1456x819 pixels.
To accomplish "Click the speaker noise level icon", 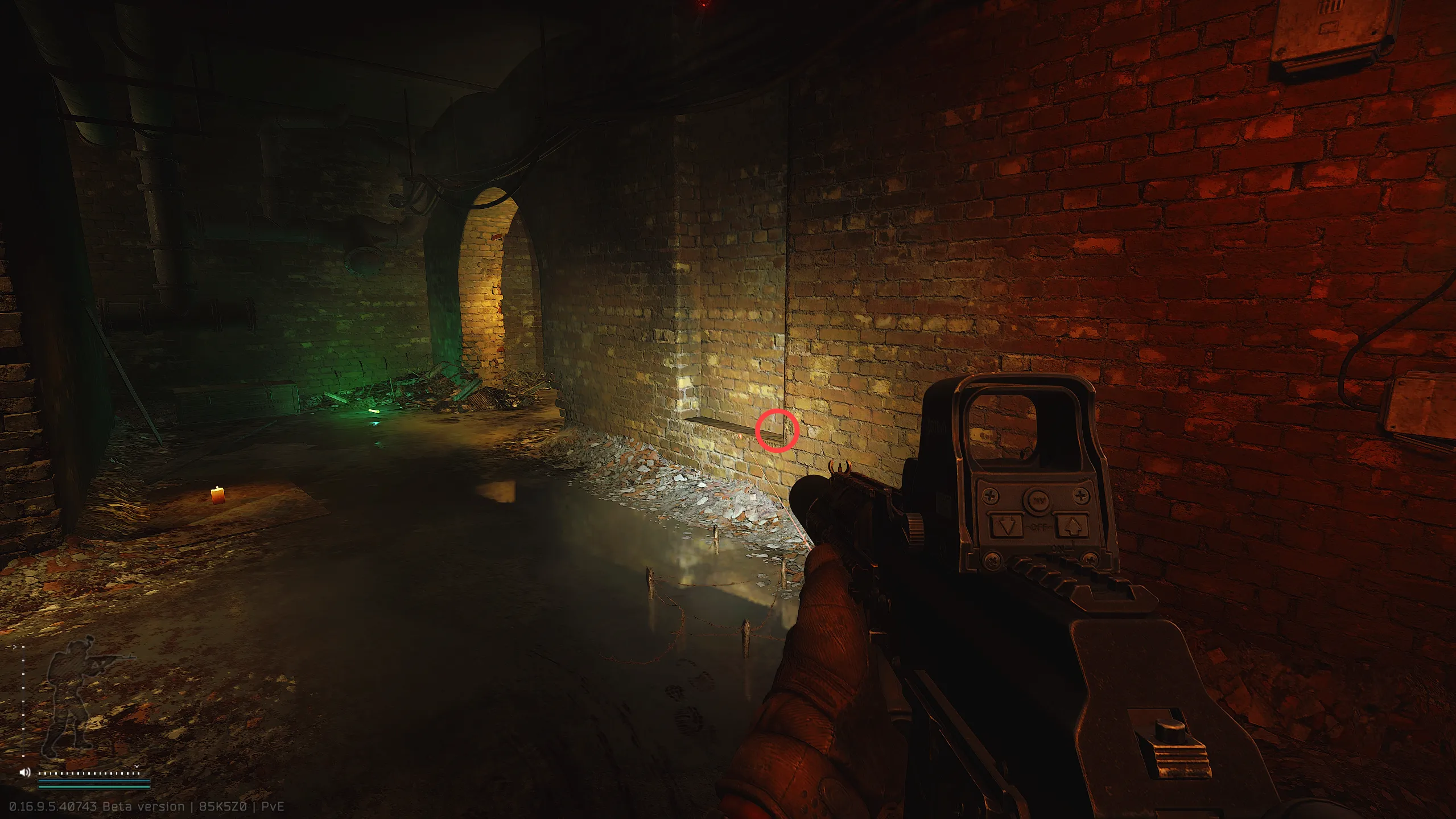I will coord(24,772).
